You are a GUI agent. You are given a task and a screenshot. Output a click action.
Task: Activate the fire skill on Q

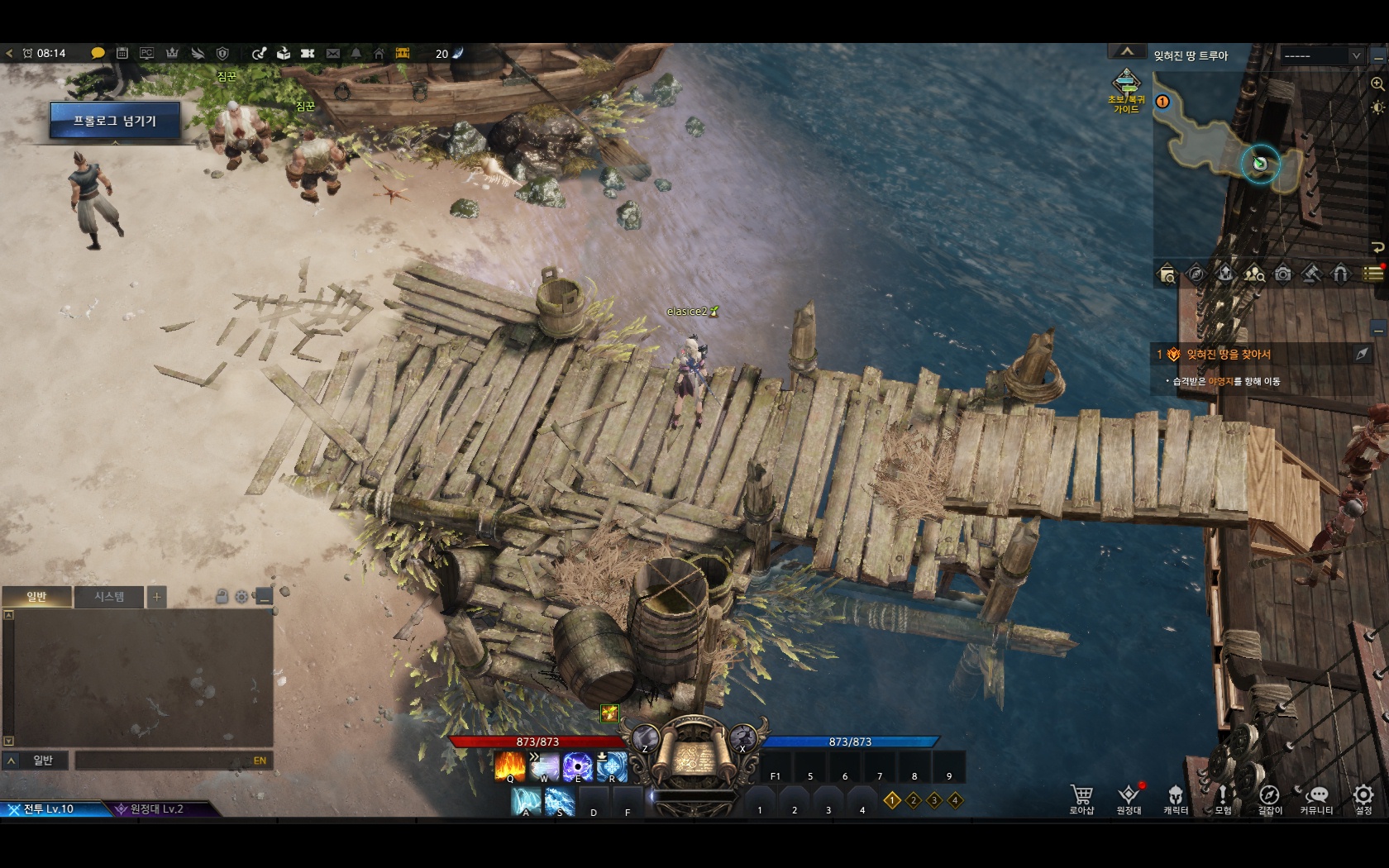(509, 766)
